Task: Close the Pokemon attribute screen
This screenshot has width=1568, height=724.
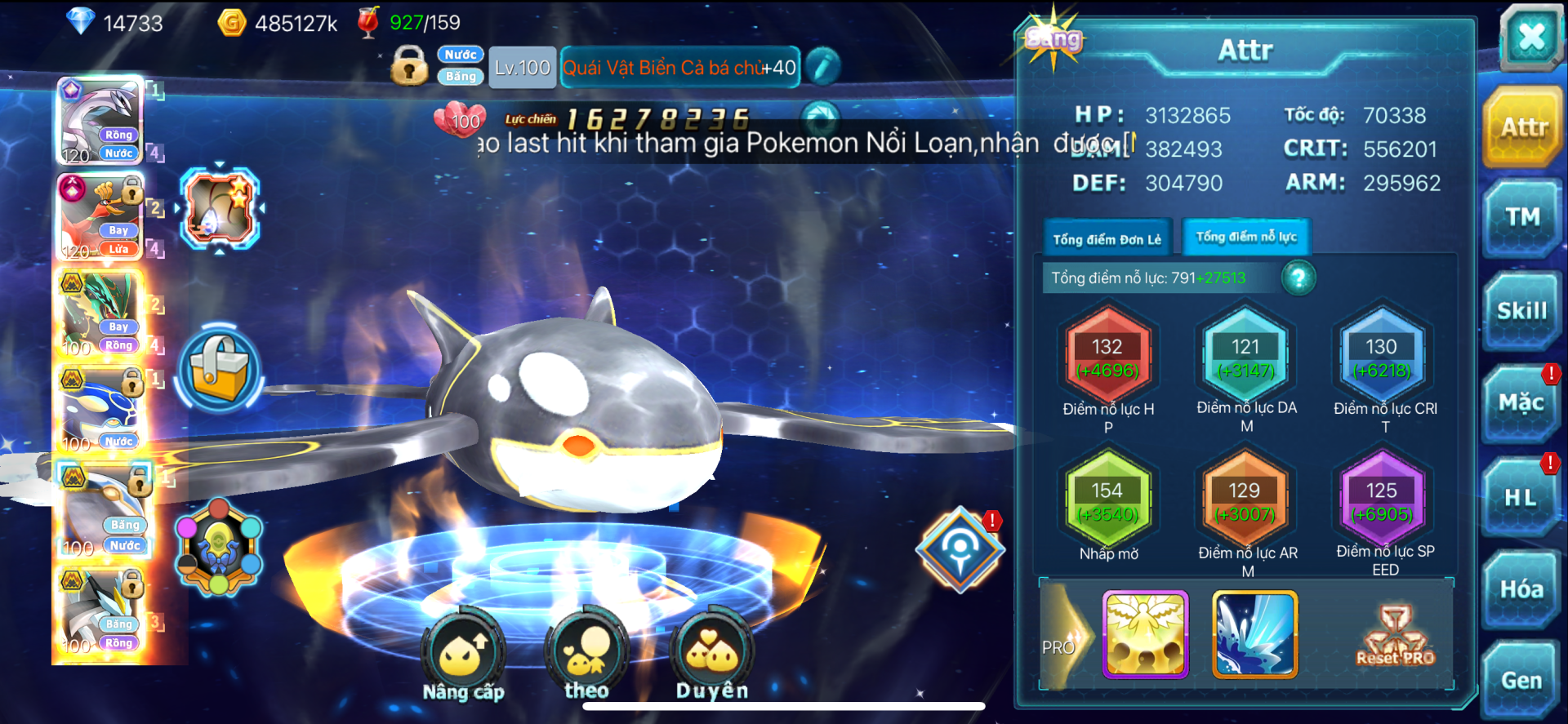Action: [x=1530, y=37]
